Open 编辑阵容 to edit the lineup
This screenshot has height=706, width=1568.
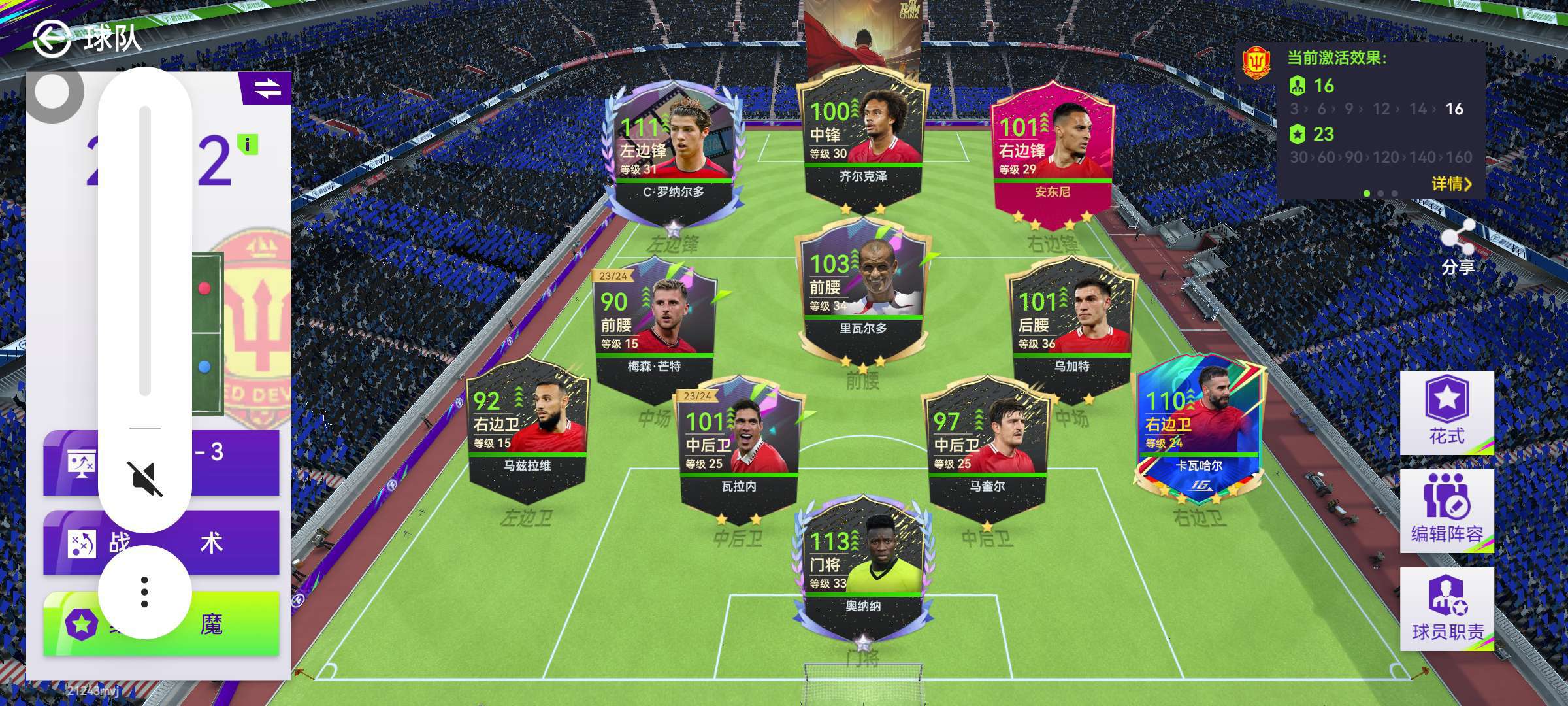pos(1446,511)
